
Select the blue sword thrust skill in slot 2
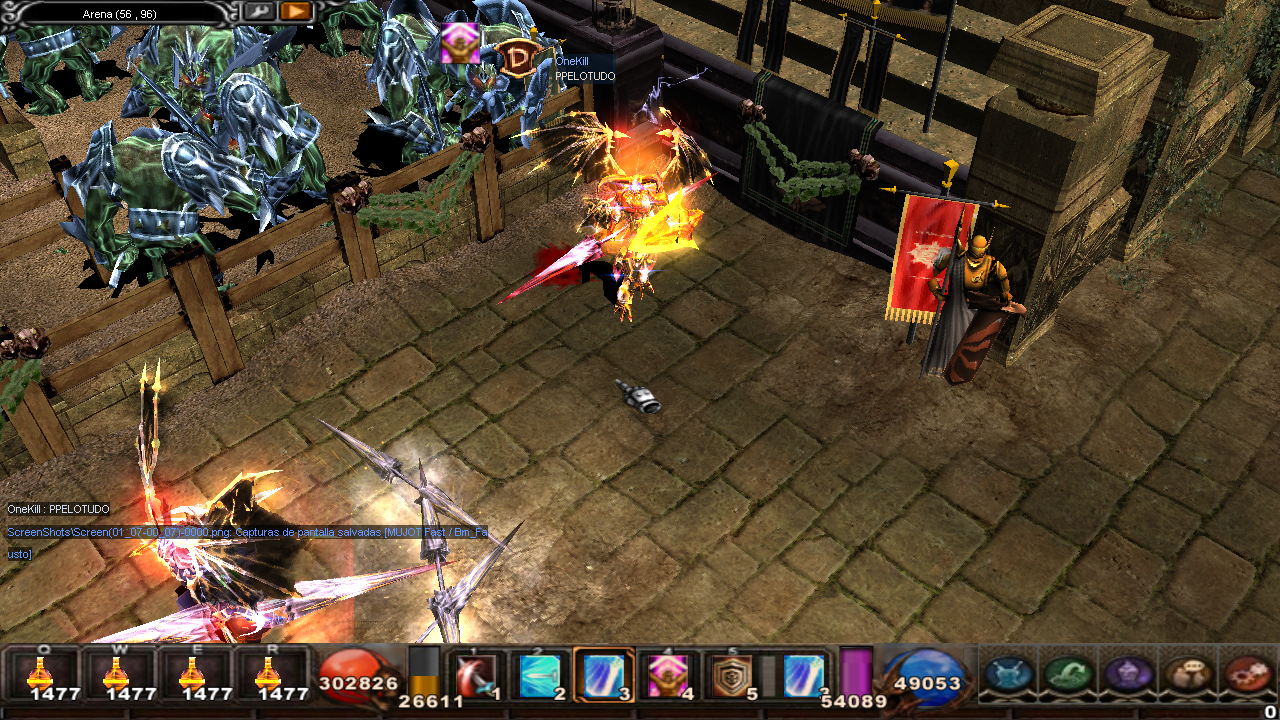click(x=541, y=675)
